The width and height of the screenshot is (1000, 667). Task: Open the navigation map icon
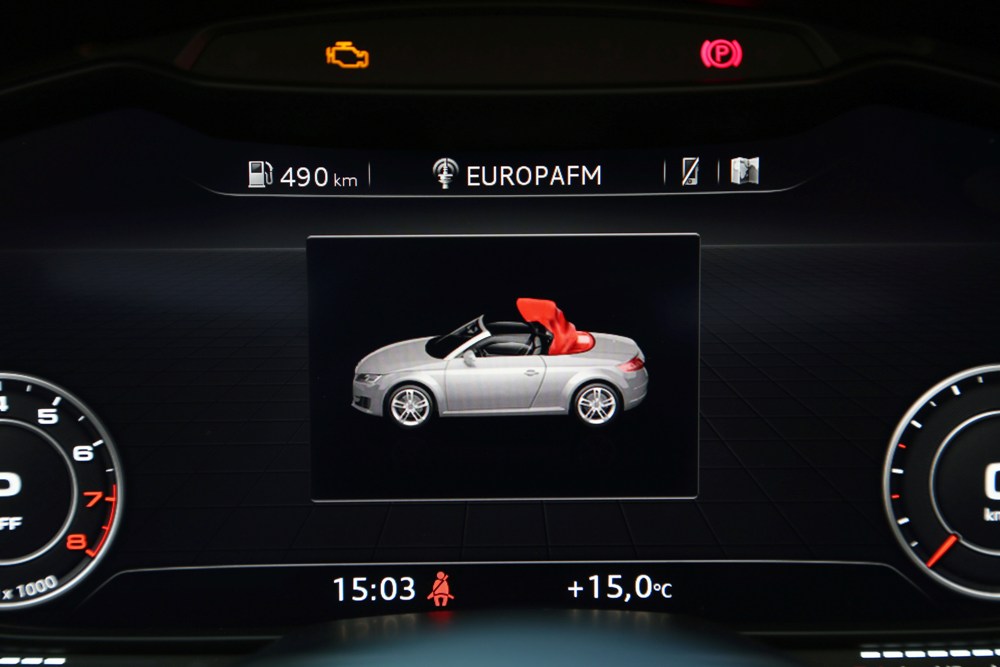click(x=744, y=171)
